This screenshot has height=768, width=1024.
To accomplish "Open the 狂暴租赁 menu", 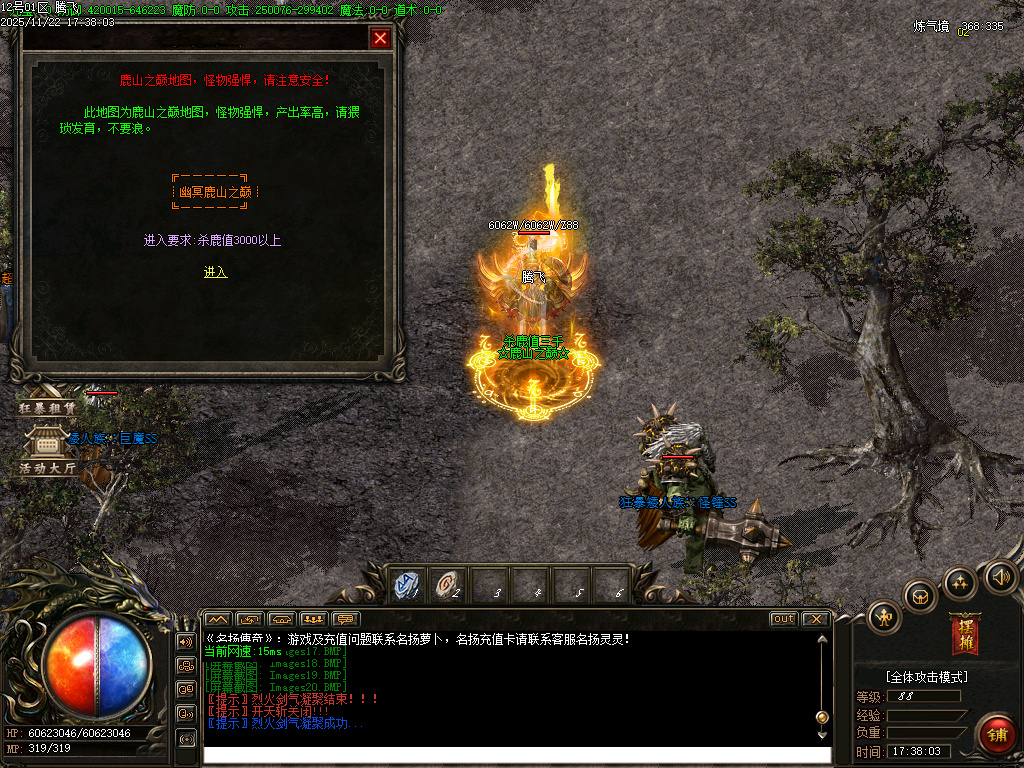I will point(47,407).
